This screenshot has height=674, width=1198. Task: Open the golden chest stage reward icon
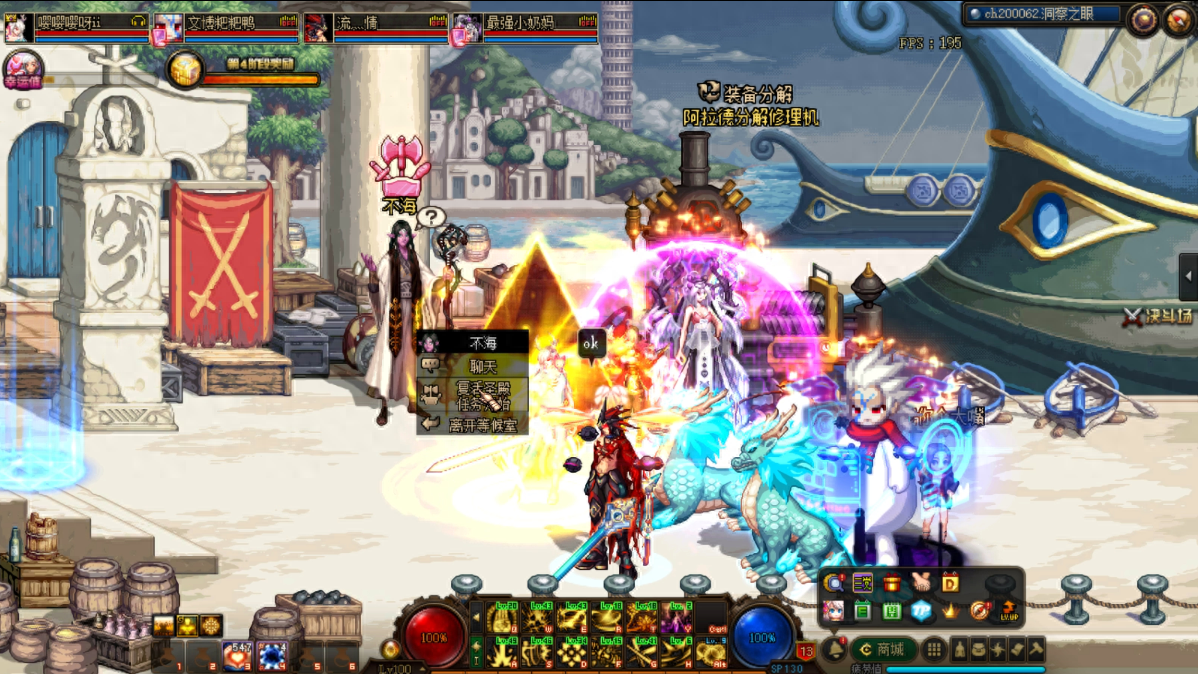click(185, 70)
